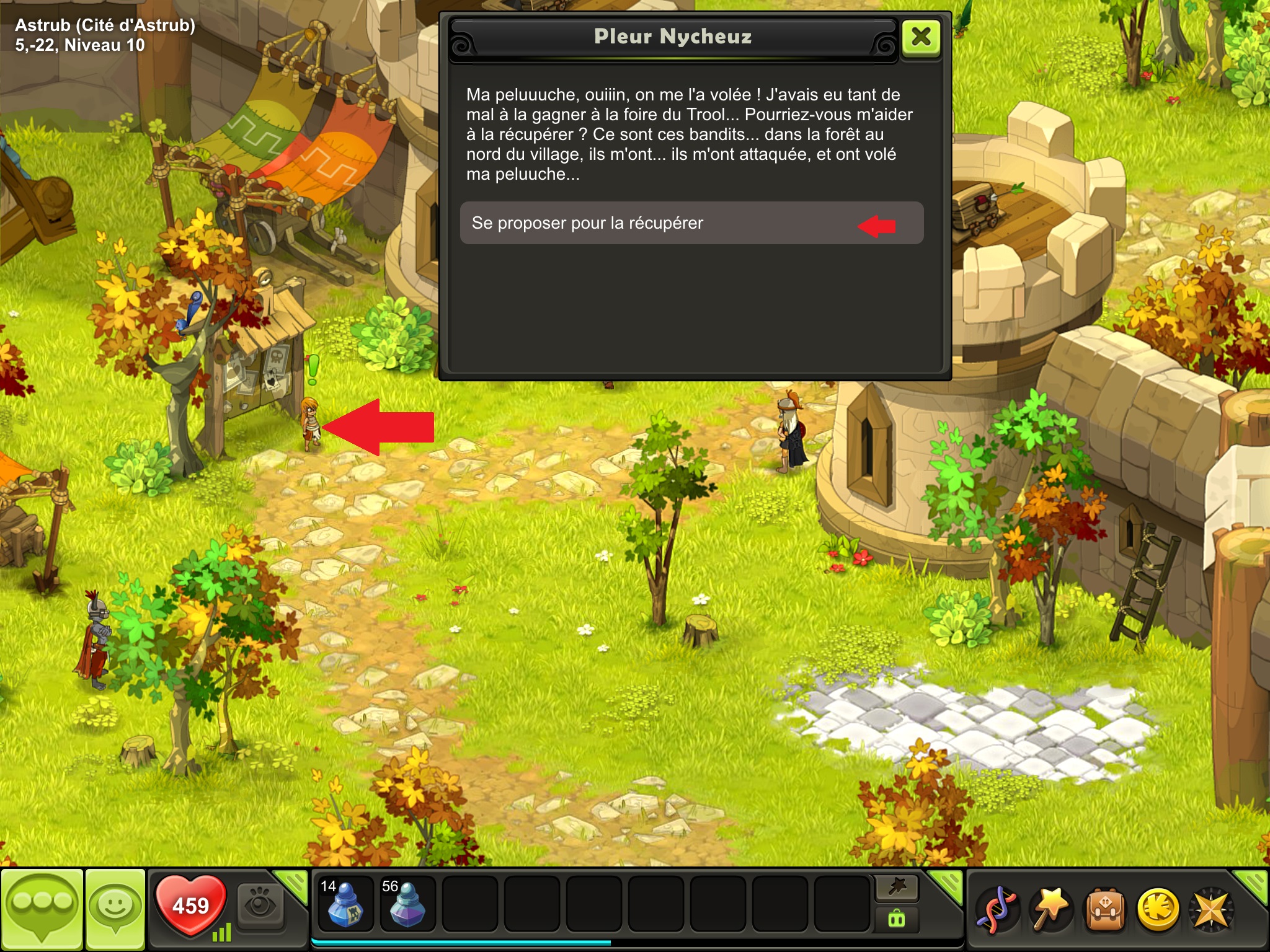Switch hotbar to the green bag items tab
This screenshot has height=952, width=1270.
(897, 919)
